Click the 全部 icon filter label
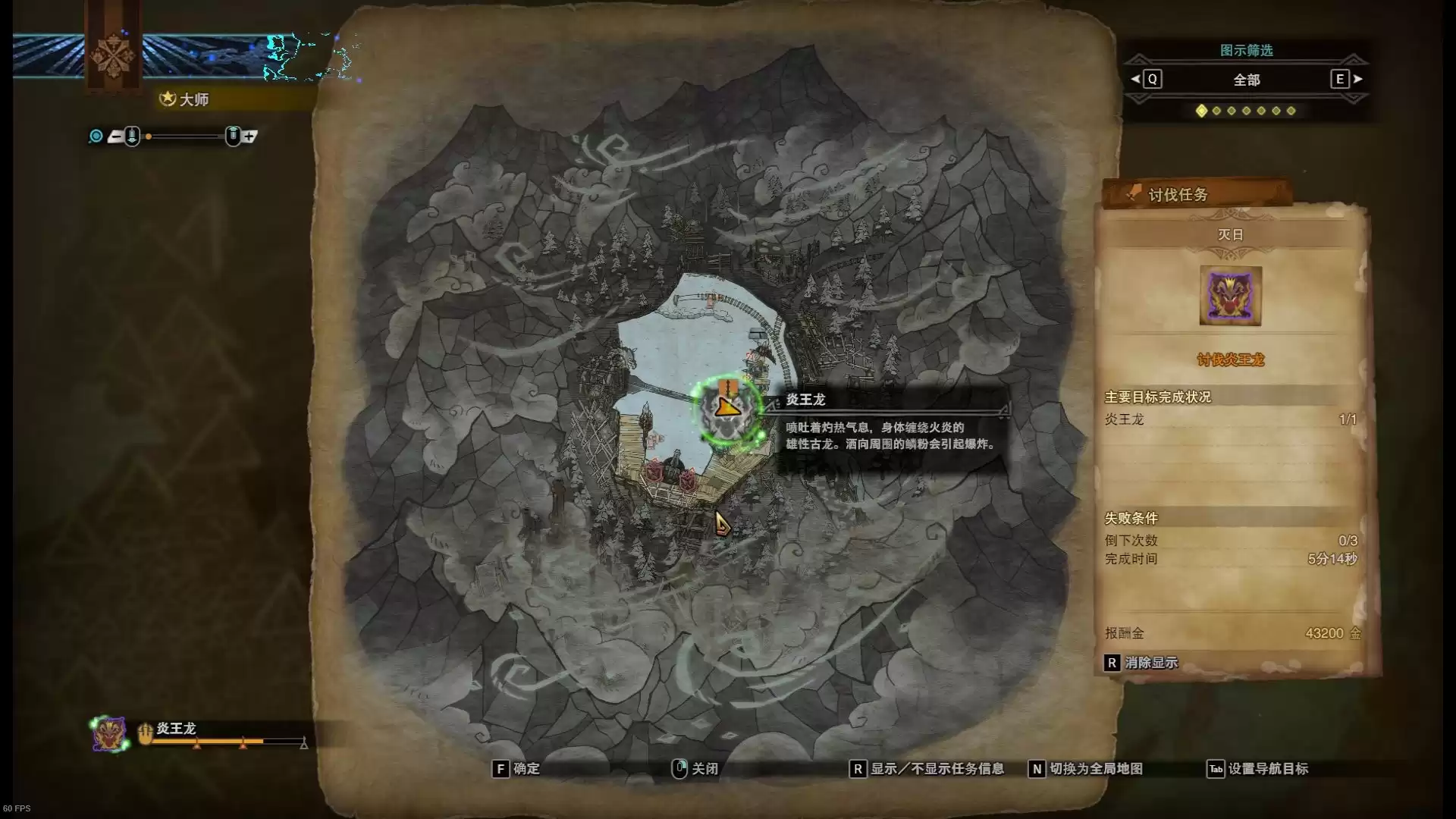 point(1246,80)
